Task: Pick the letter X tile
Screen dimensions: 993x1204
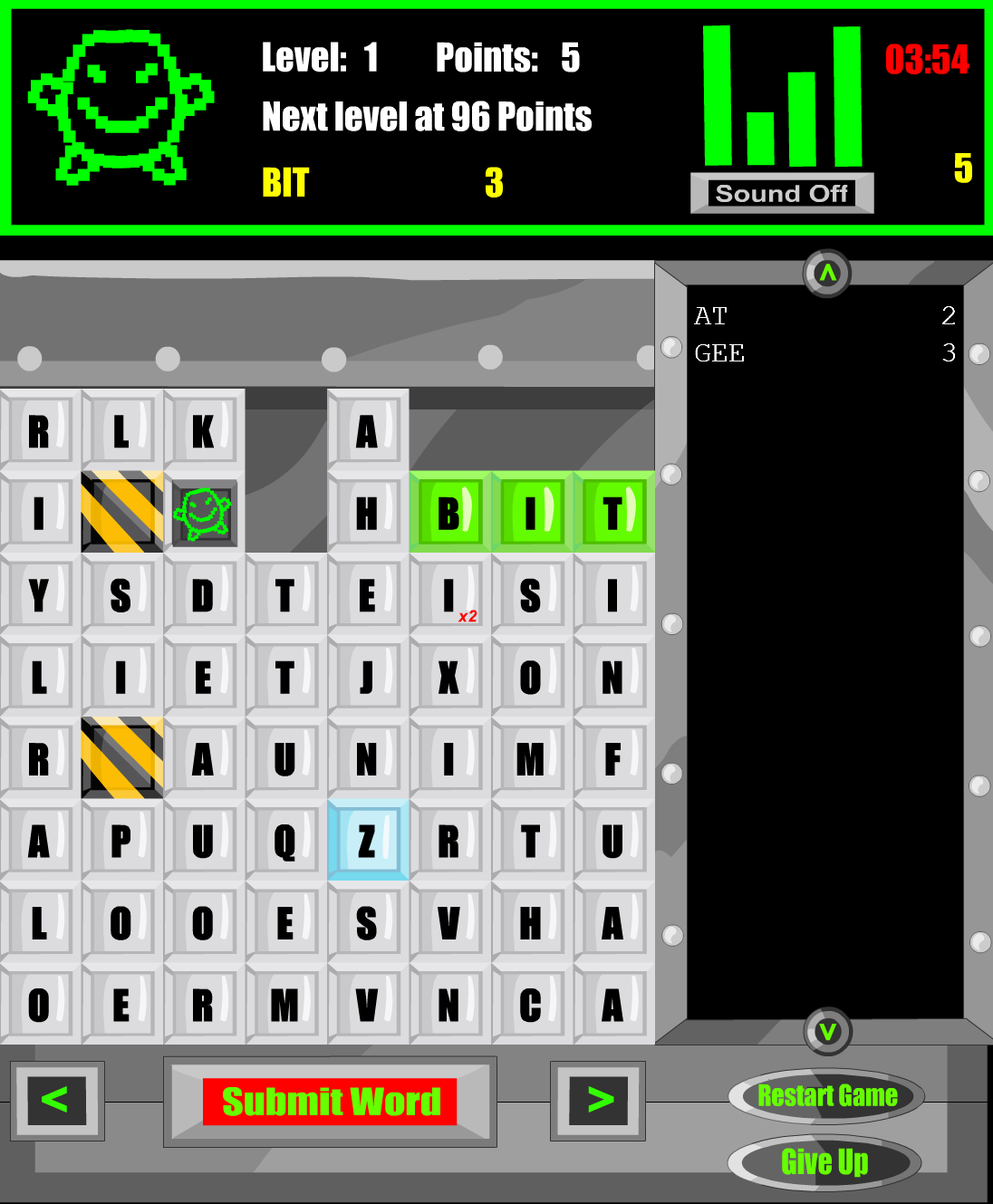Action: 449,677
